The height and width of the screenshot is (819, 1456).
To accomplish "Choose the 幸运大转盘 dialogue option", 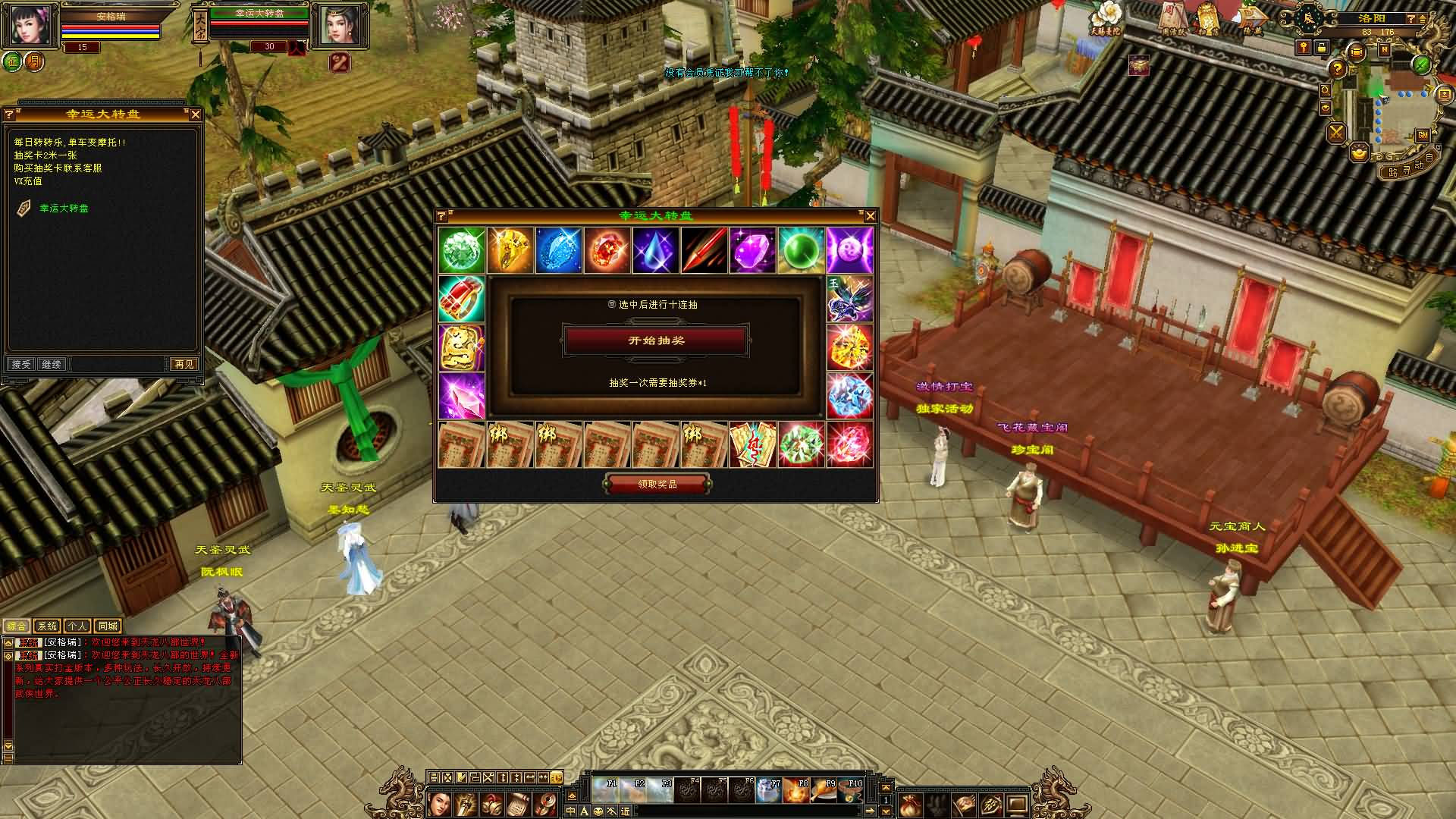I will pos(64,209).
